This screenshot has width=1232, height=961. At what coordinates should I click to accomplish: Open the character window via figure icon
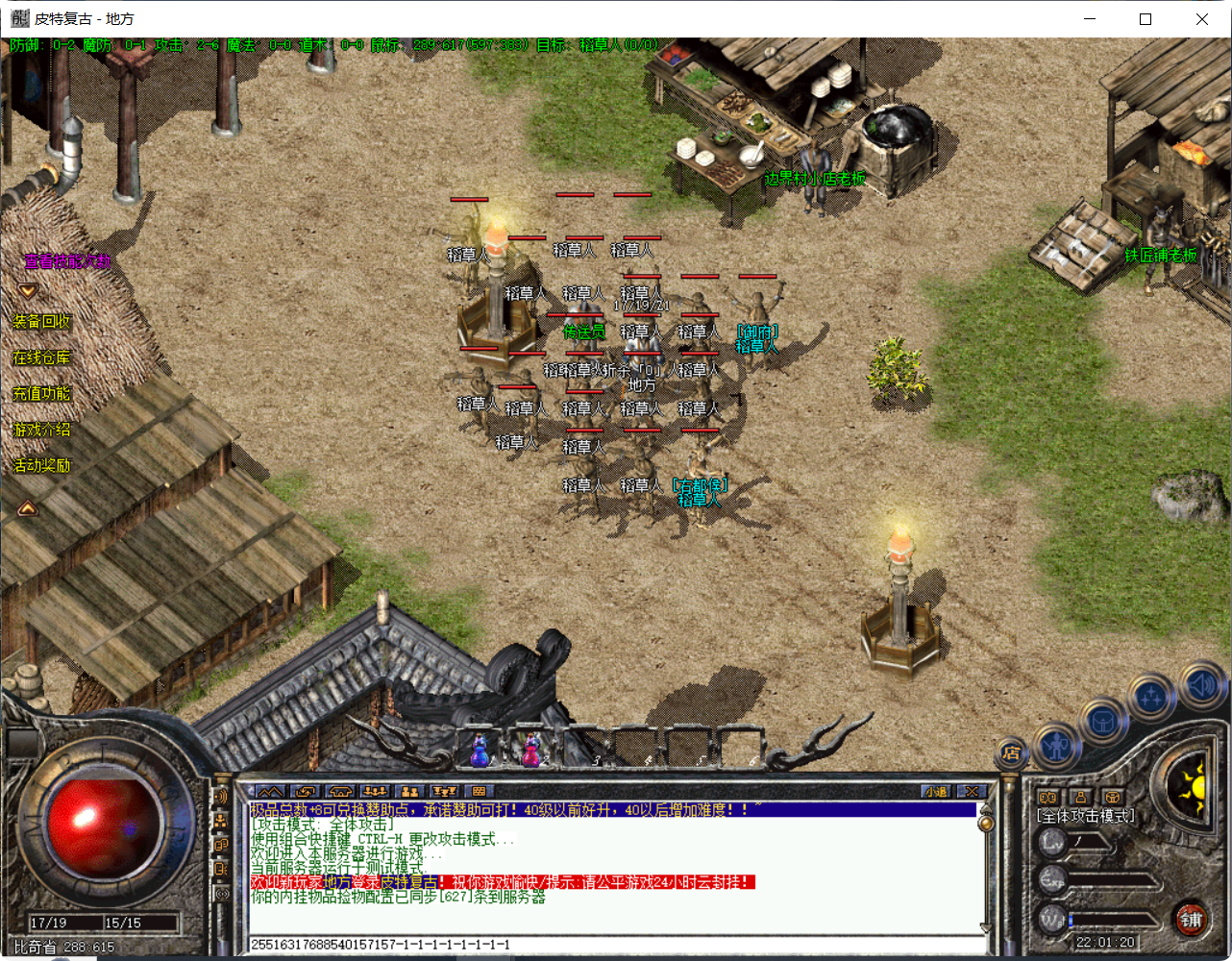1057,747
